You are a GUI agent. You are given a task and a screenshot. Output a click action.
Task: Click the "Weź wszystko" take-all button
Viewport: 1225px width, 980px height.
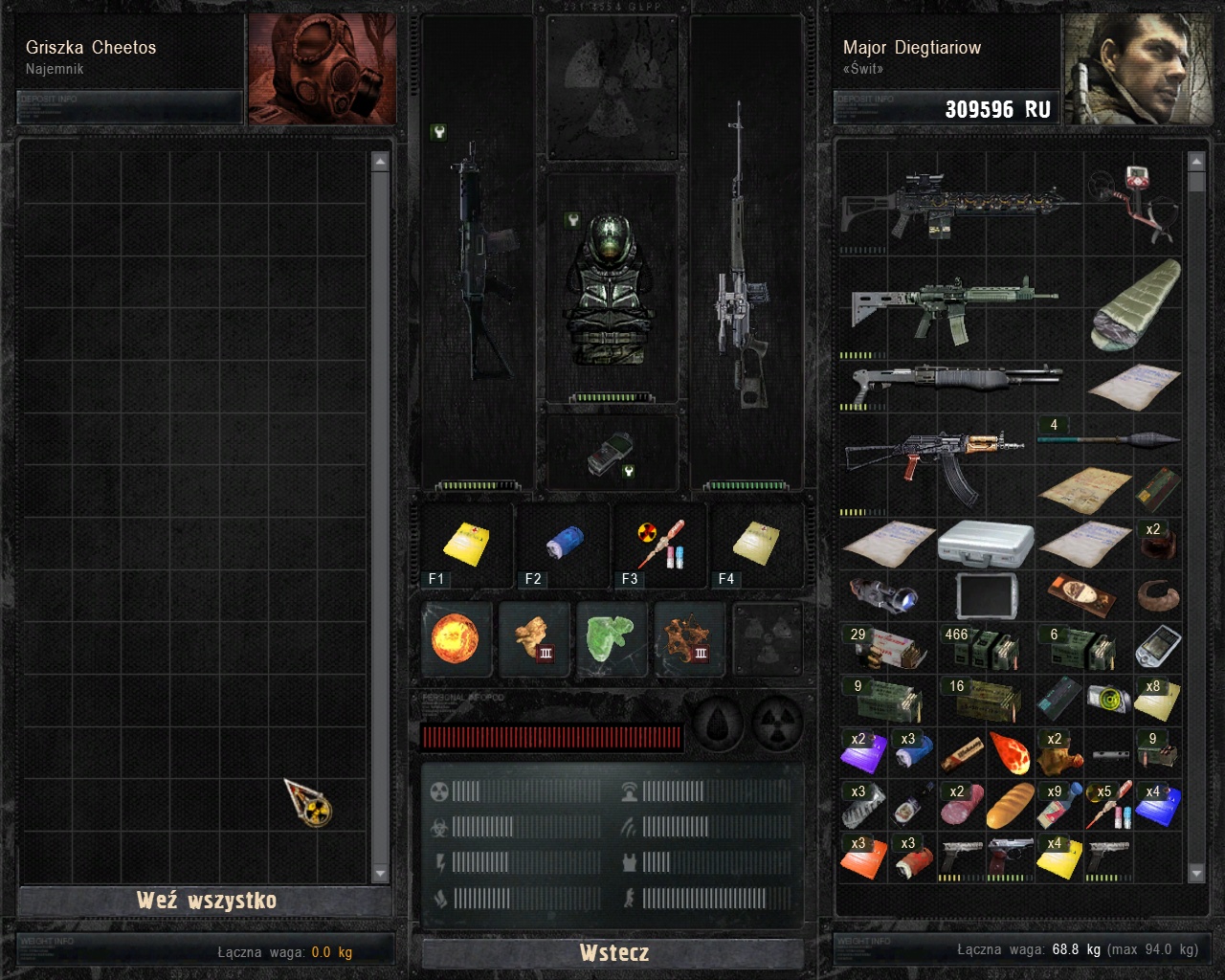point(206,901)
